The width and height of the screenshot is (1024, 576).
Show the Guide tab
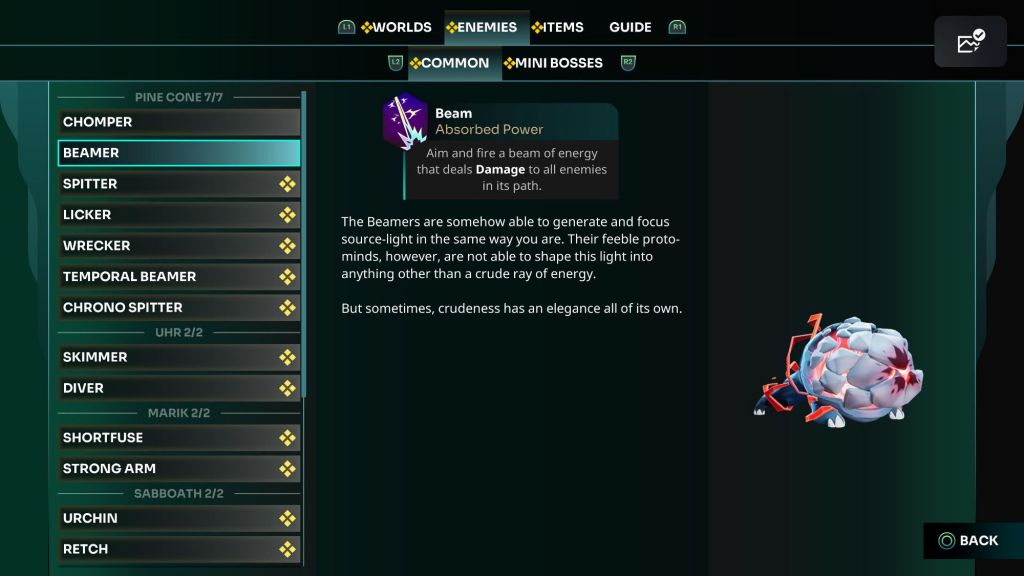(x=630, y=27)
